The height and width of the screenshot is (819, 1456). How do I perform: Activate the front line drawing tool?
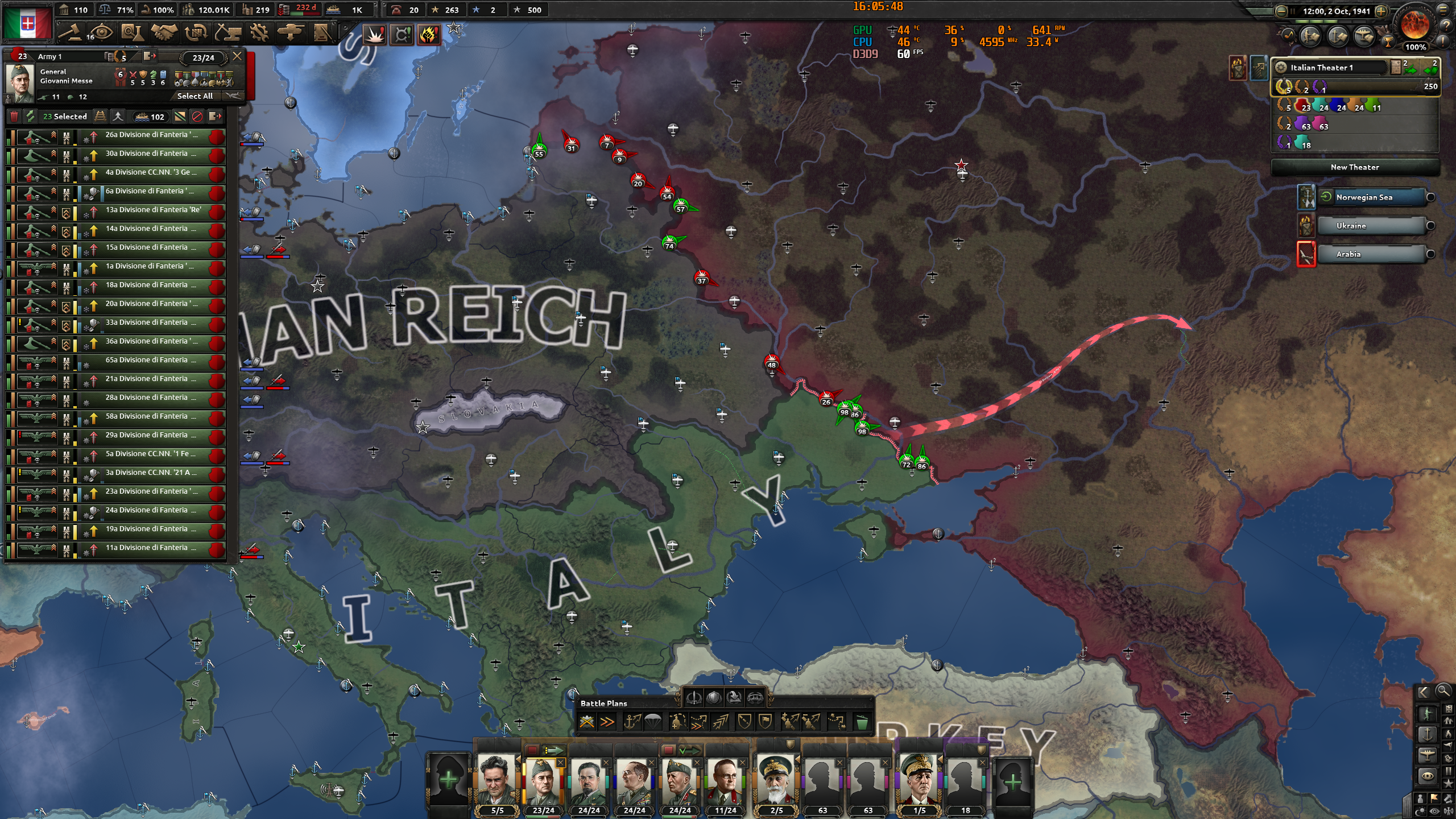[x=680, y=722]
